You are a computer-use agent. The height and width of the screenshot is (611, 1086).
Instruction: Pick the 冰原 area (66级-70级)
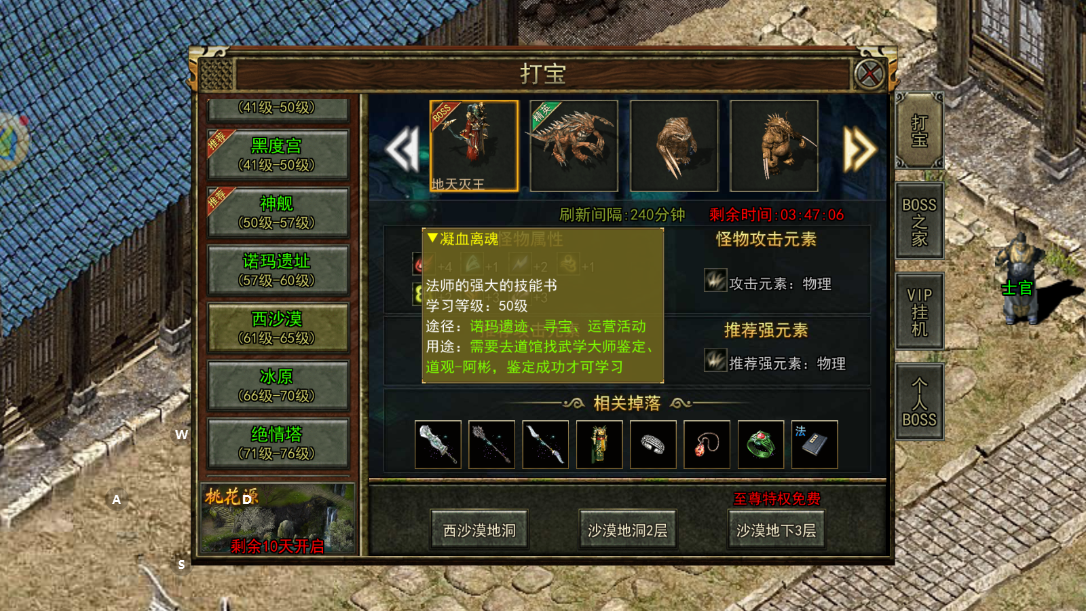point(277,386)
